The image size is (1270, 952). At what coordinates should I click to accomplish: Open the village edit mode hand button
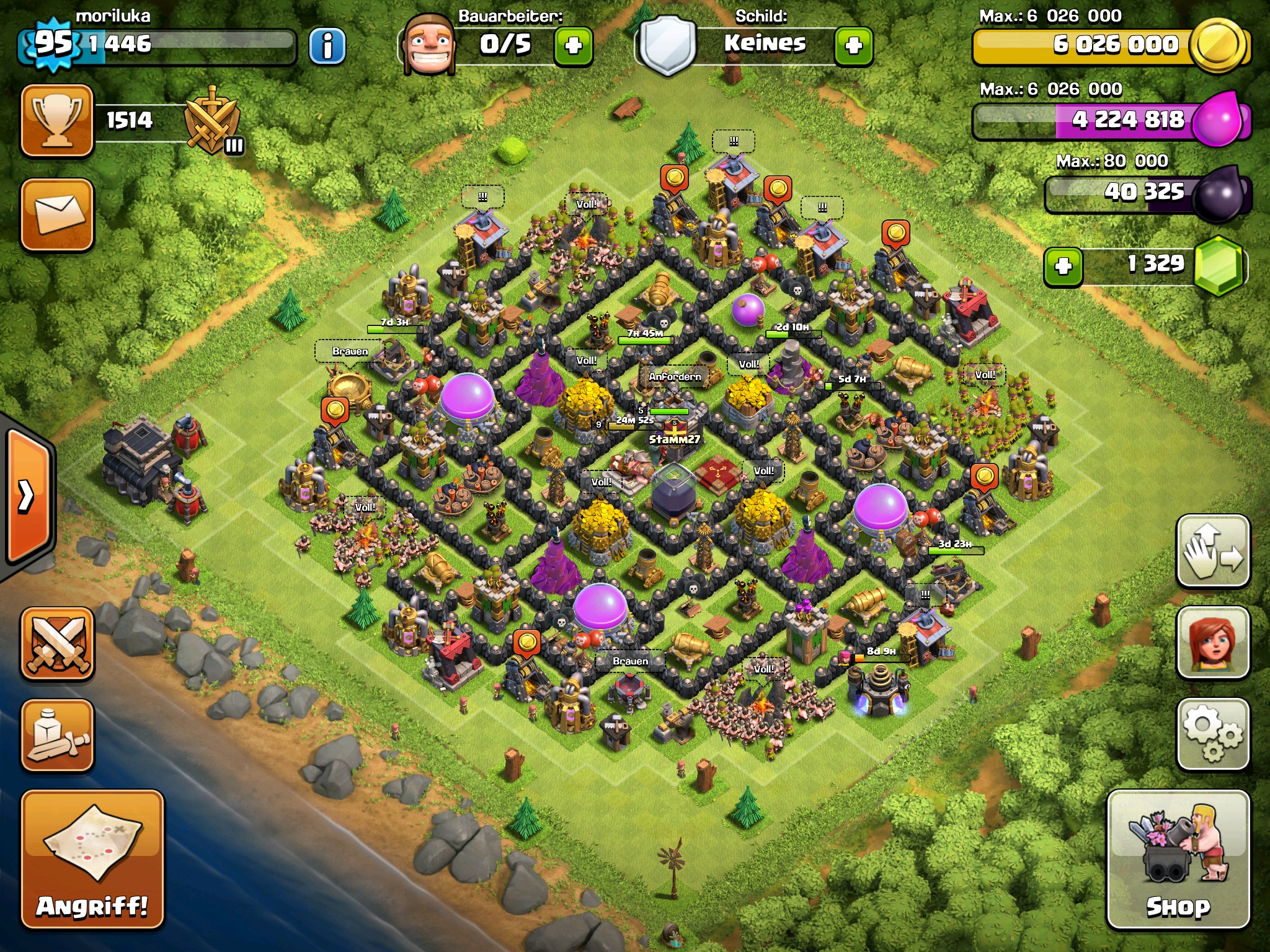coord(1212,550)
